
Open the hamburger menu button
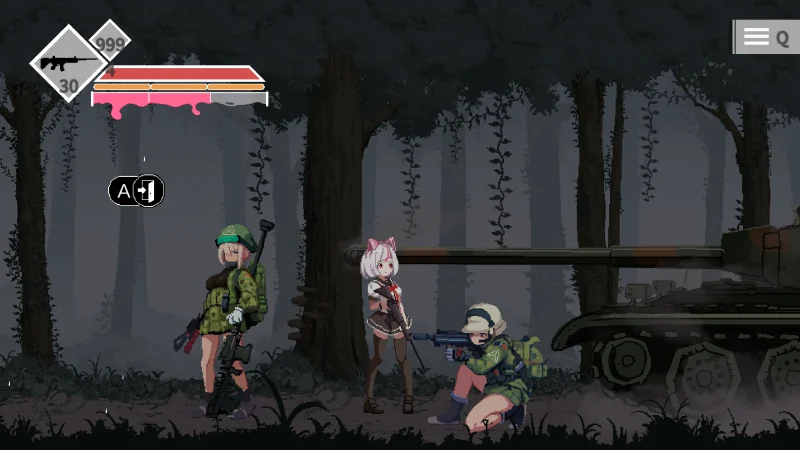[x=757, y=38]
